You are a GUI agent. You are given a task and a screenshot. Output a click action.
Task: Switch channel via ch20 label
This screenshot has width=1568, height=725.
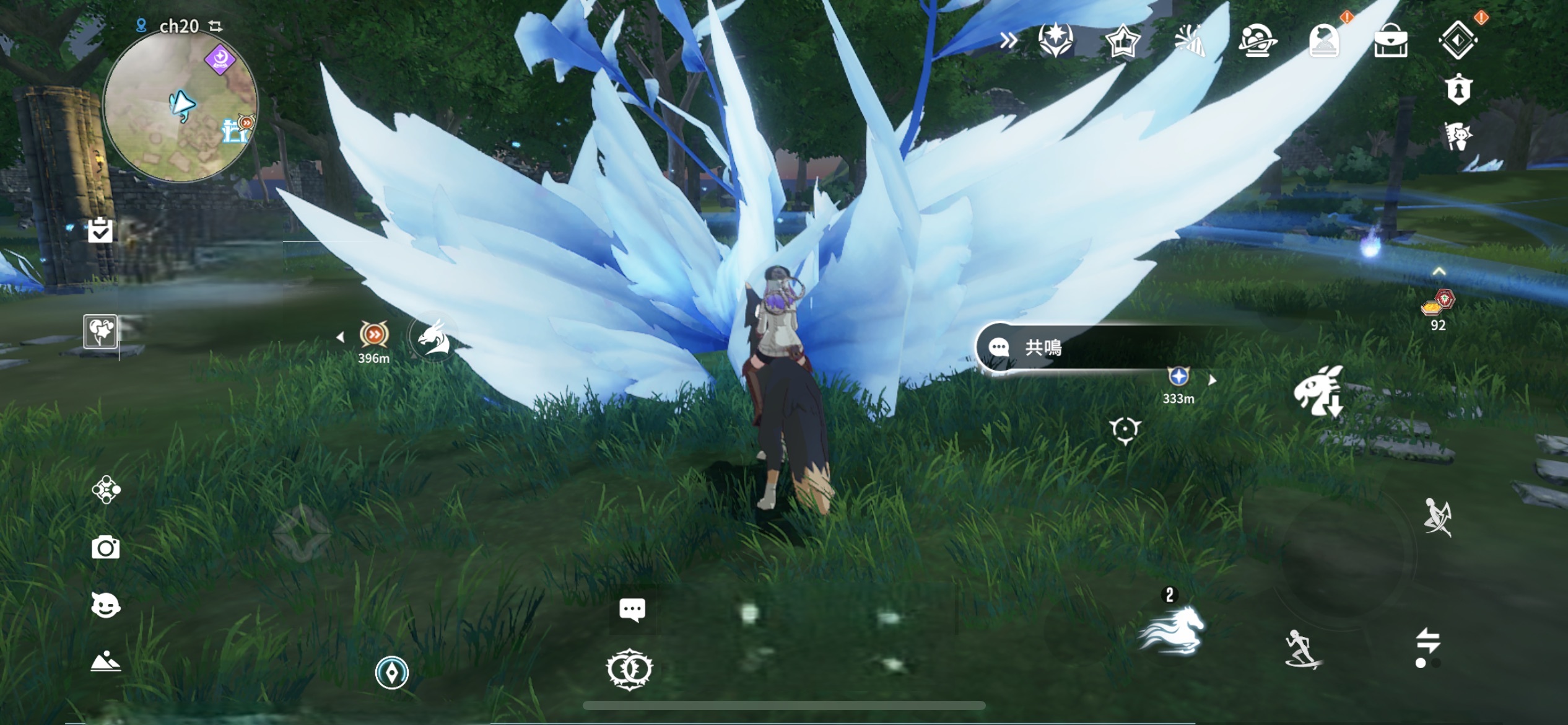coord(180,26)
